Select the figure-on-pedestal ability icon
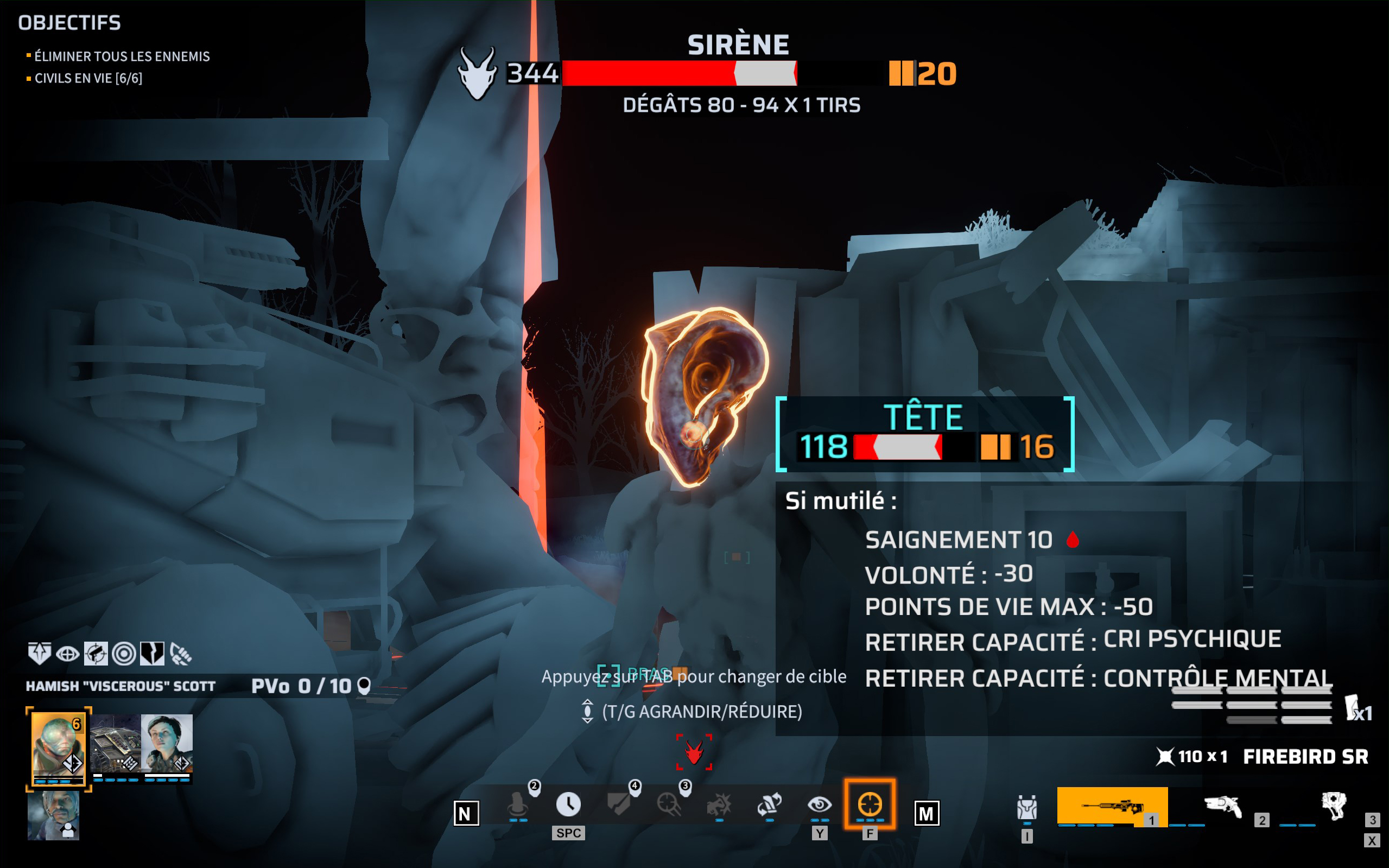Screen dimensions: 1389x868 518,805
